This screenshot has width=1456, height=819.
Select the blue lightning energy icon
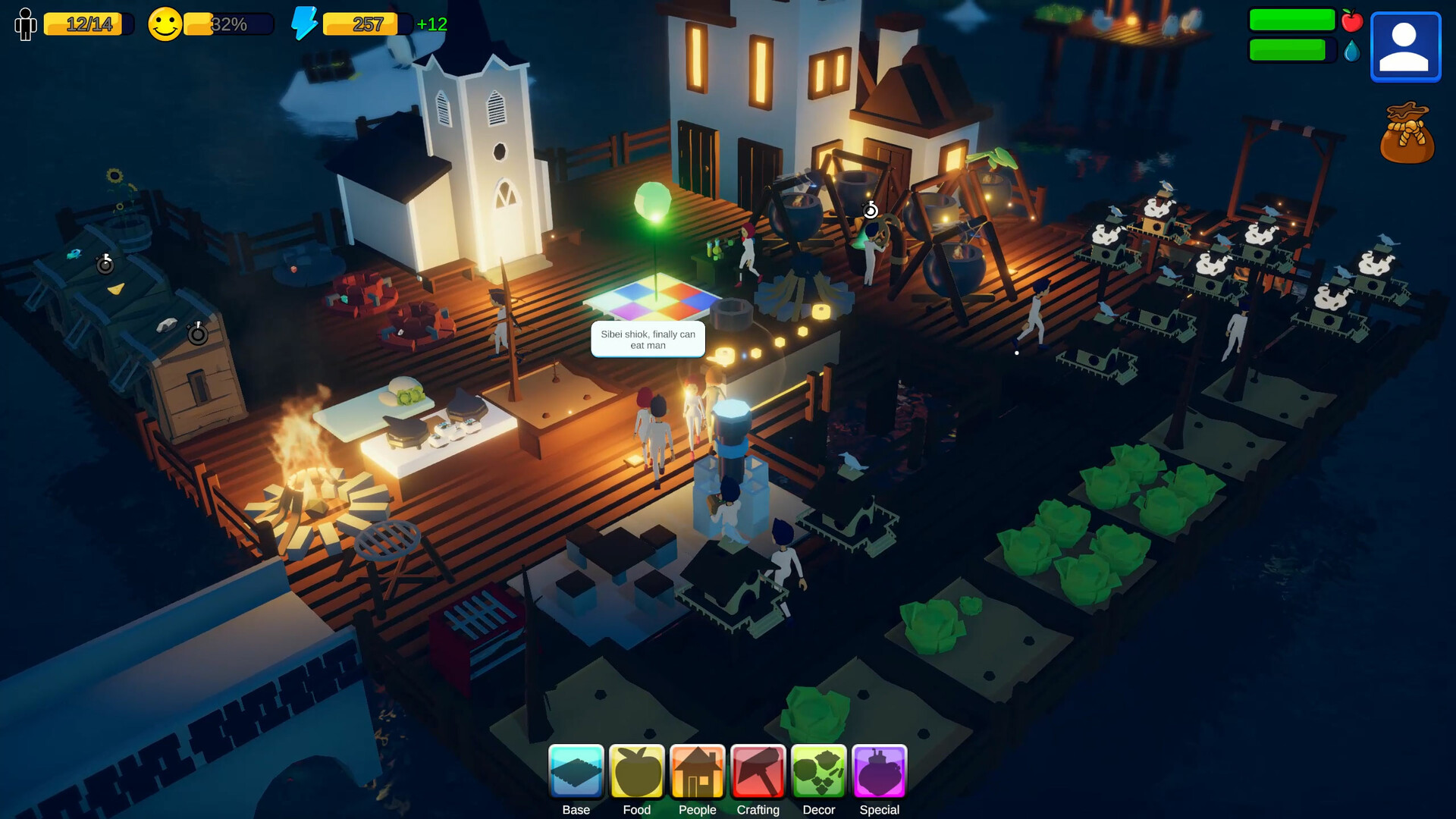304,24
